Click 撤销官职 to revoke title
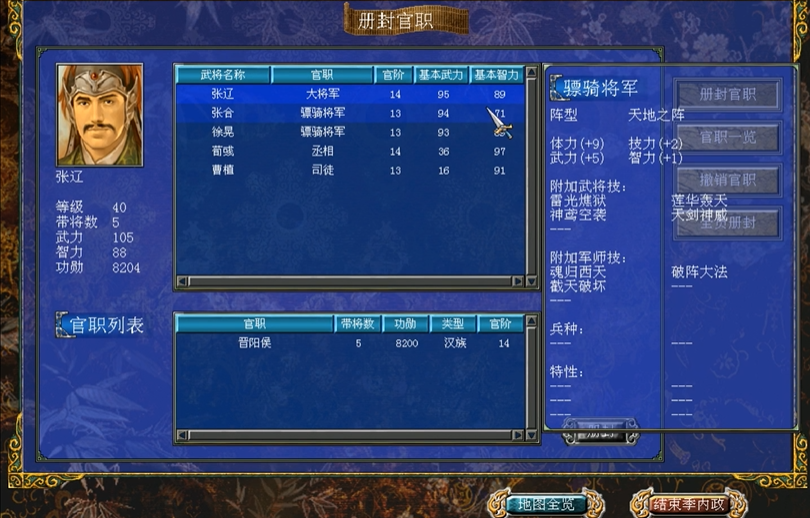810x518 pixels. coord(727,180)
